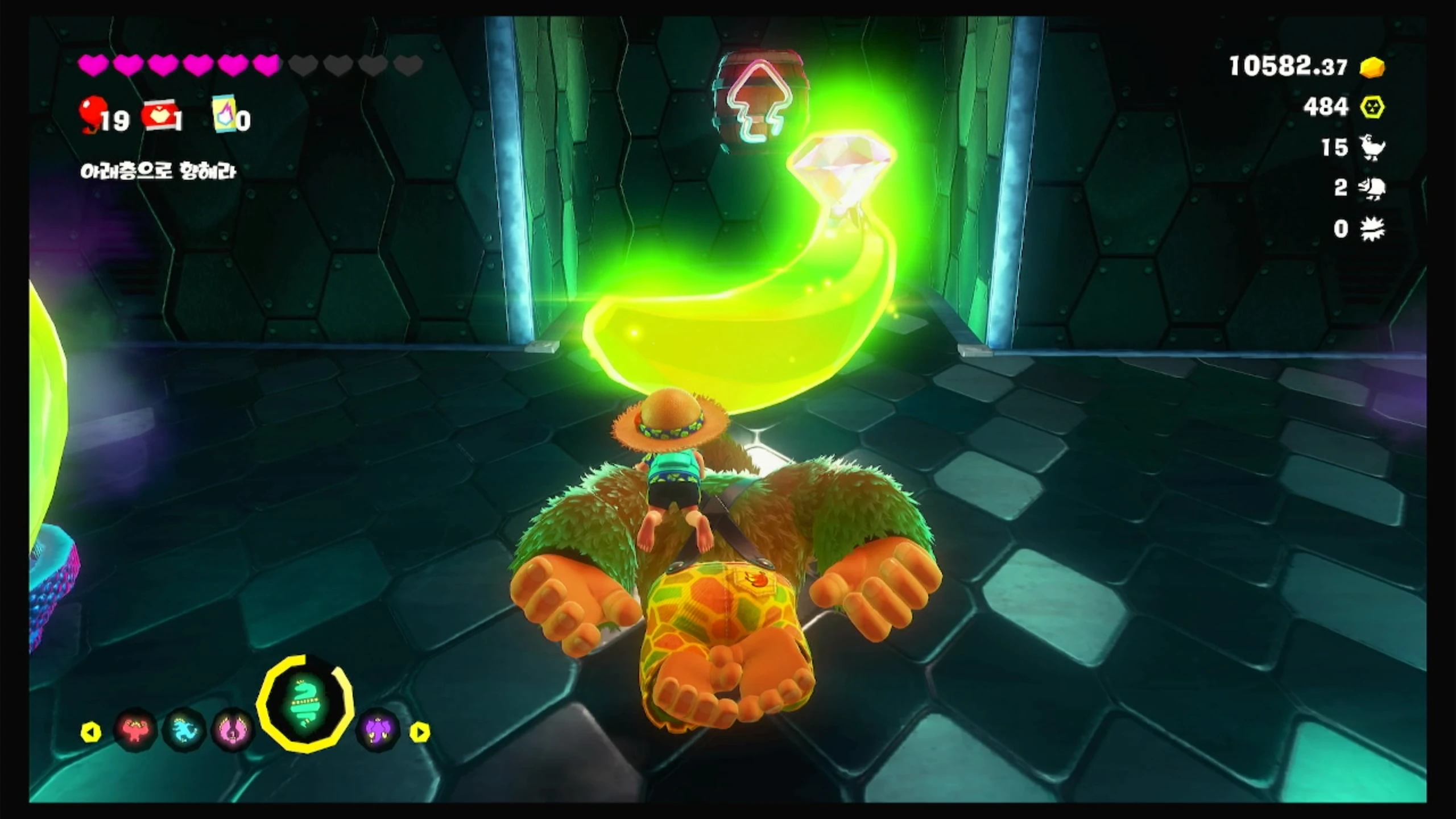Select the purple Elephant Bananza icon
The height and width of the screenshot is (819, 1456).
pos(378,730)
